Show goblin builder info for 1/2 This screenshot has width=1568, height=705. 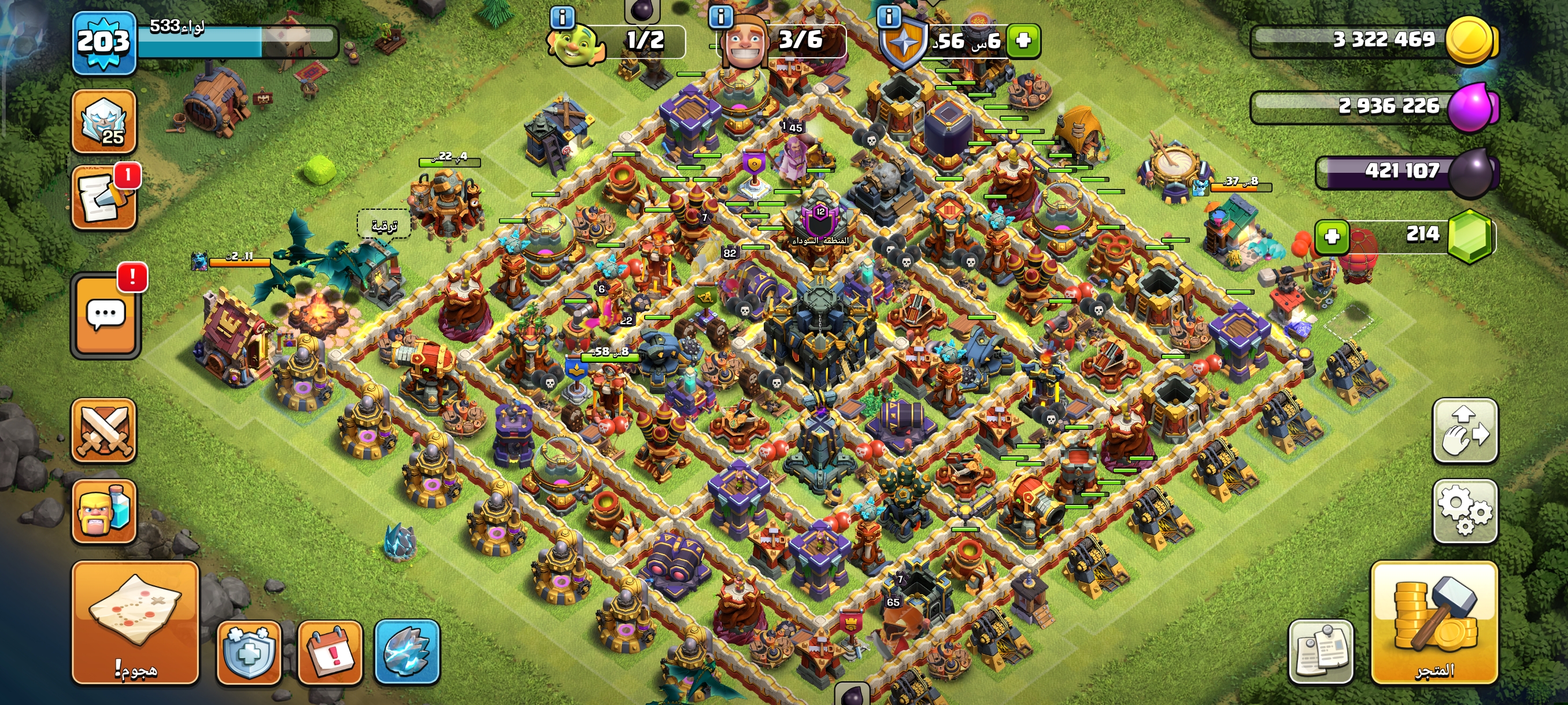(x=562, y=17)
